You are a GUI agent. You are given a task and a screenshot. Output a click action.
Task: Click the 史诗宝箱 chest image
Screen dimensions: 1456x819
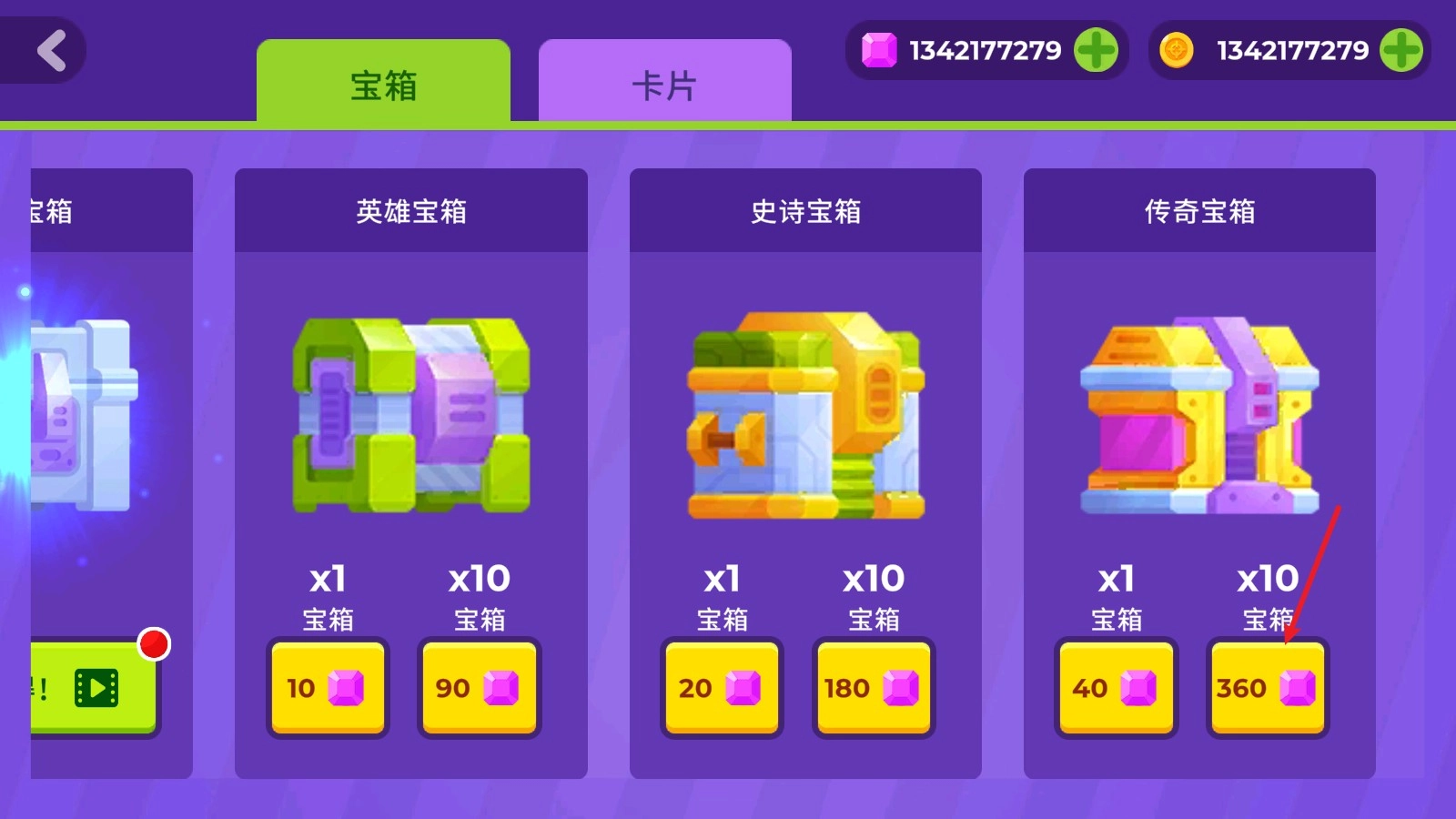point(804,419)
